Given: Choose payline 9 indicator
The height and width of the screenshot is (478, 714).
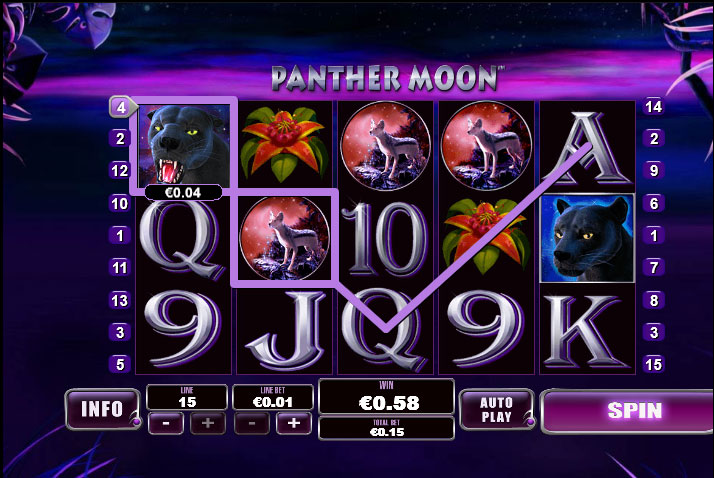Looking at the screenshot, I should [655, 171].
